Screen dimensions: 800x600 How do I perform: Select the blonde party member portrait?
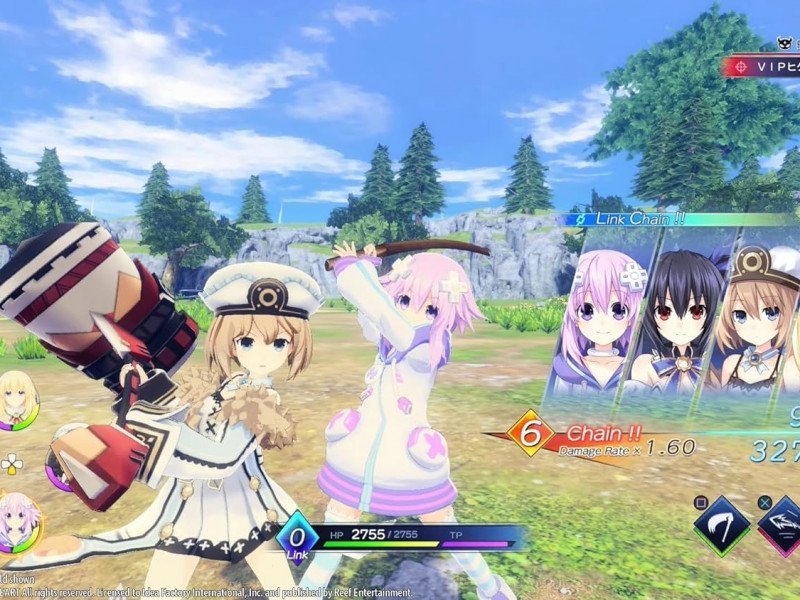click(x=17, y=398)
